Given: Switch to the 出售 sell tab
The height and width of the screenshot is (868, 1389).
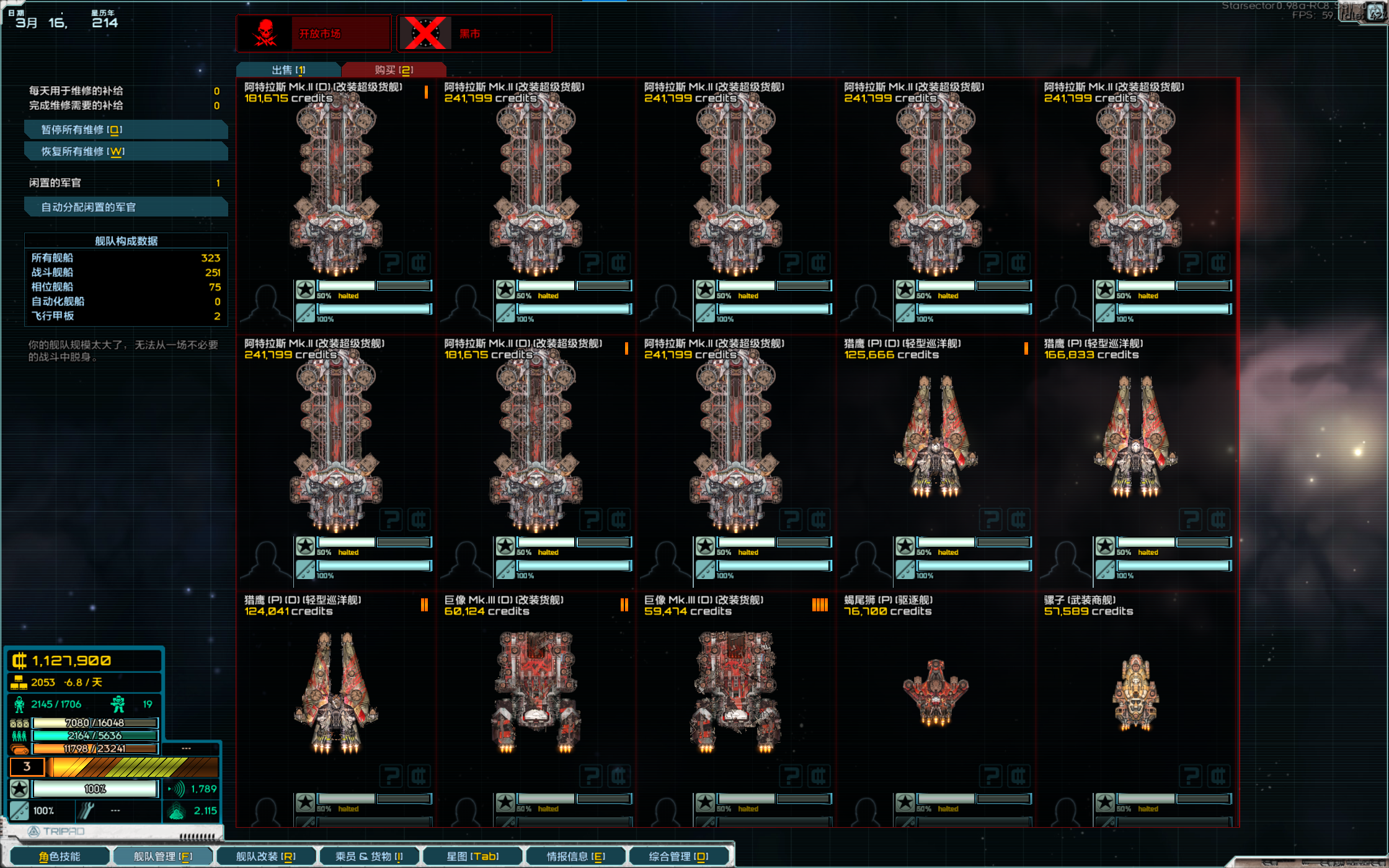Looking at the screenshot, I should 288,70.
